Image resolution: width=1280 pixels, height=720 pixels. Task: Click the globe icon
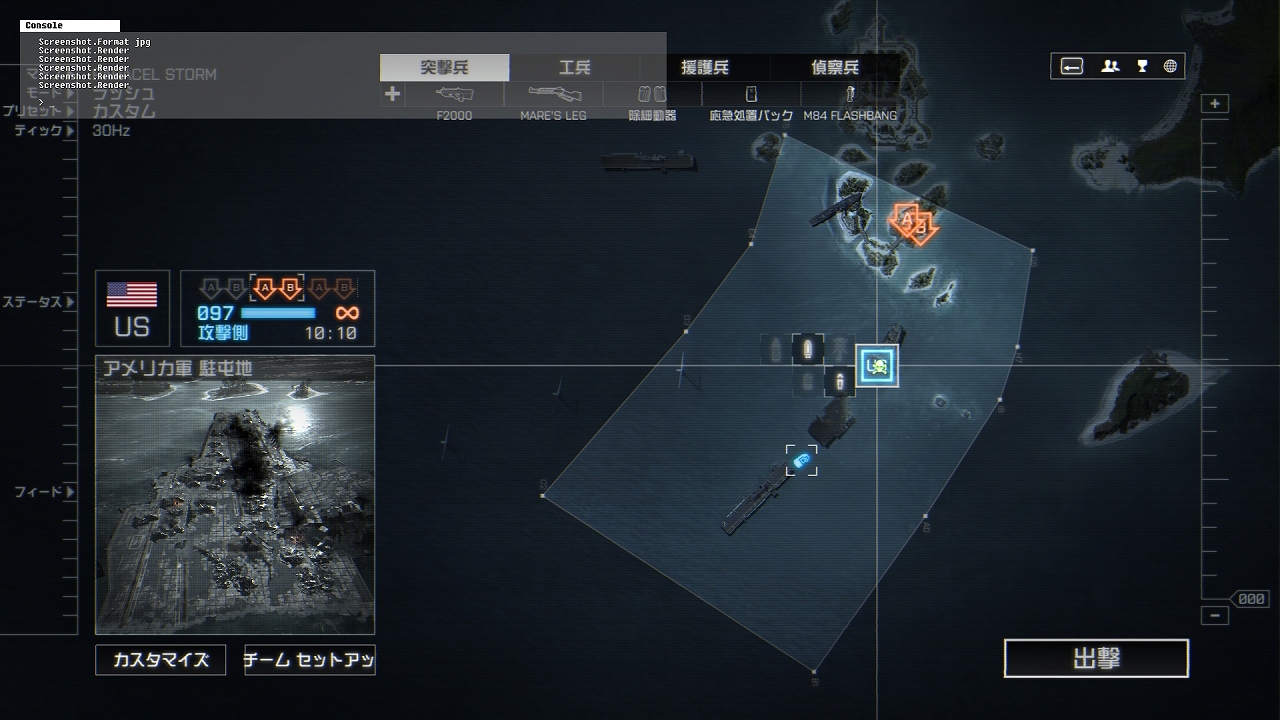click(1170, 67)
